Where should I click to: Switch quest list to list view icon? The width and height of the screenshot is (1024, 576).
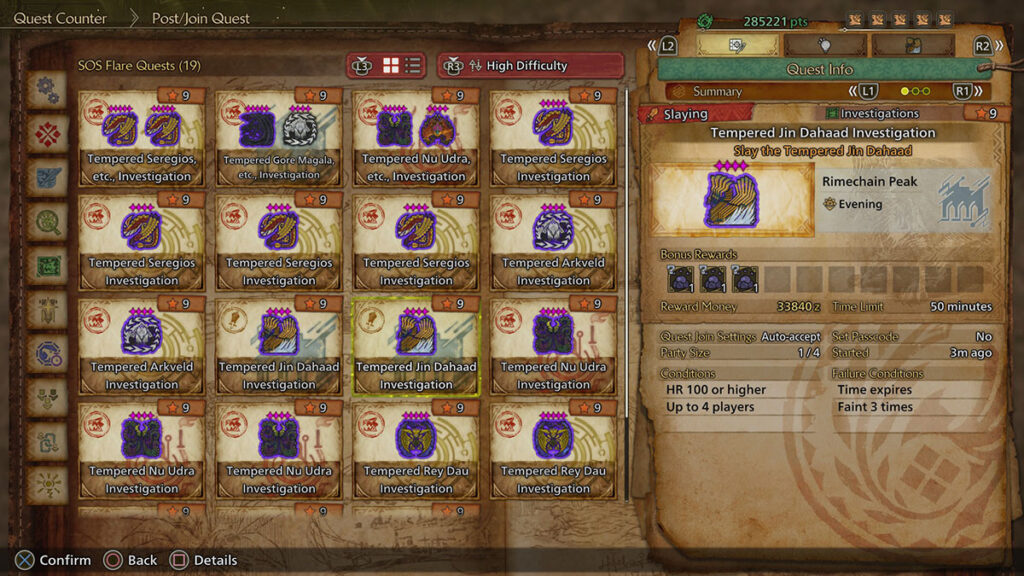pos(413,66)
